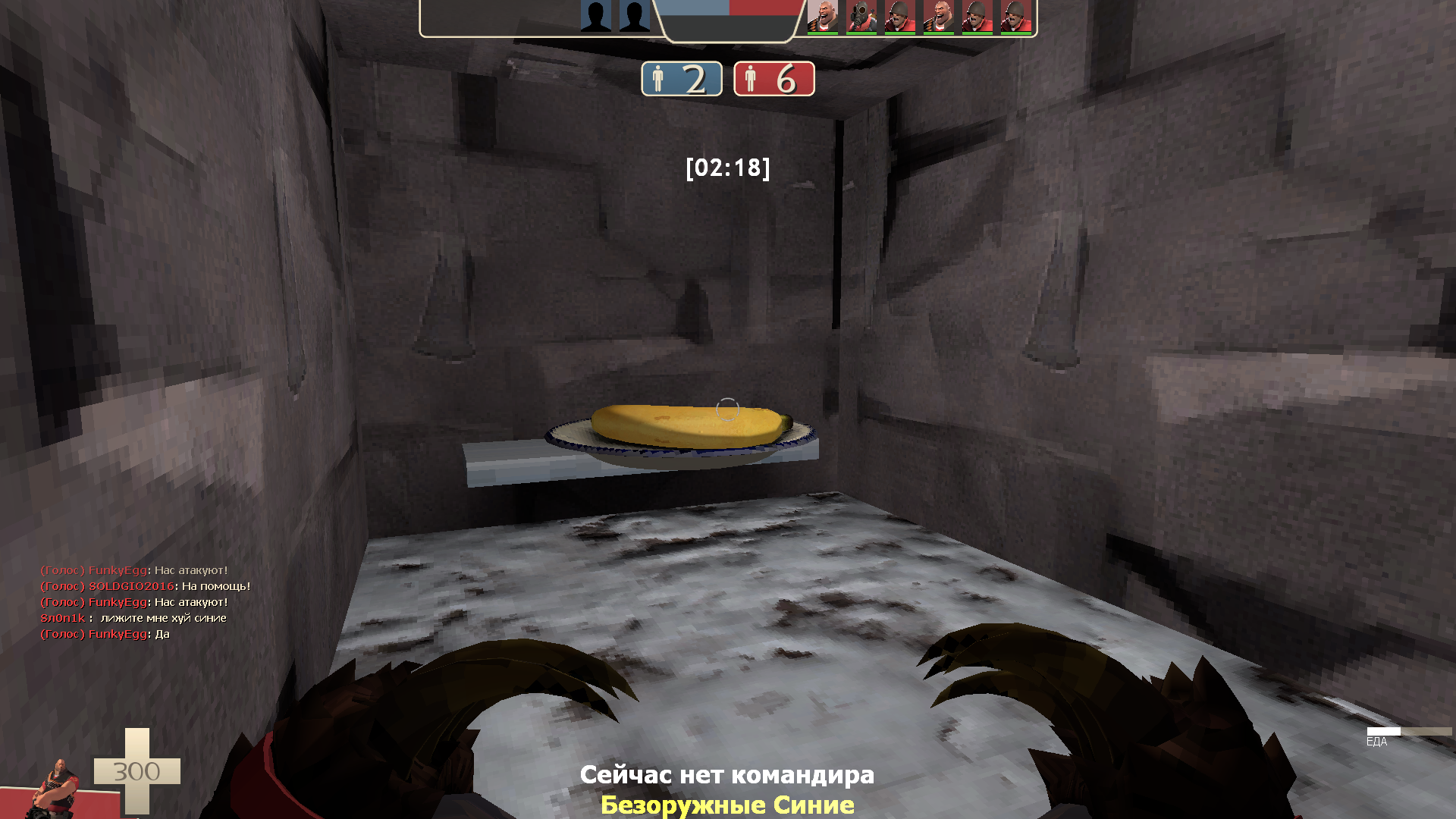Click the health cross icon showing 300
1456x819 pixels.
click(x=136, y=770)
